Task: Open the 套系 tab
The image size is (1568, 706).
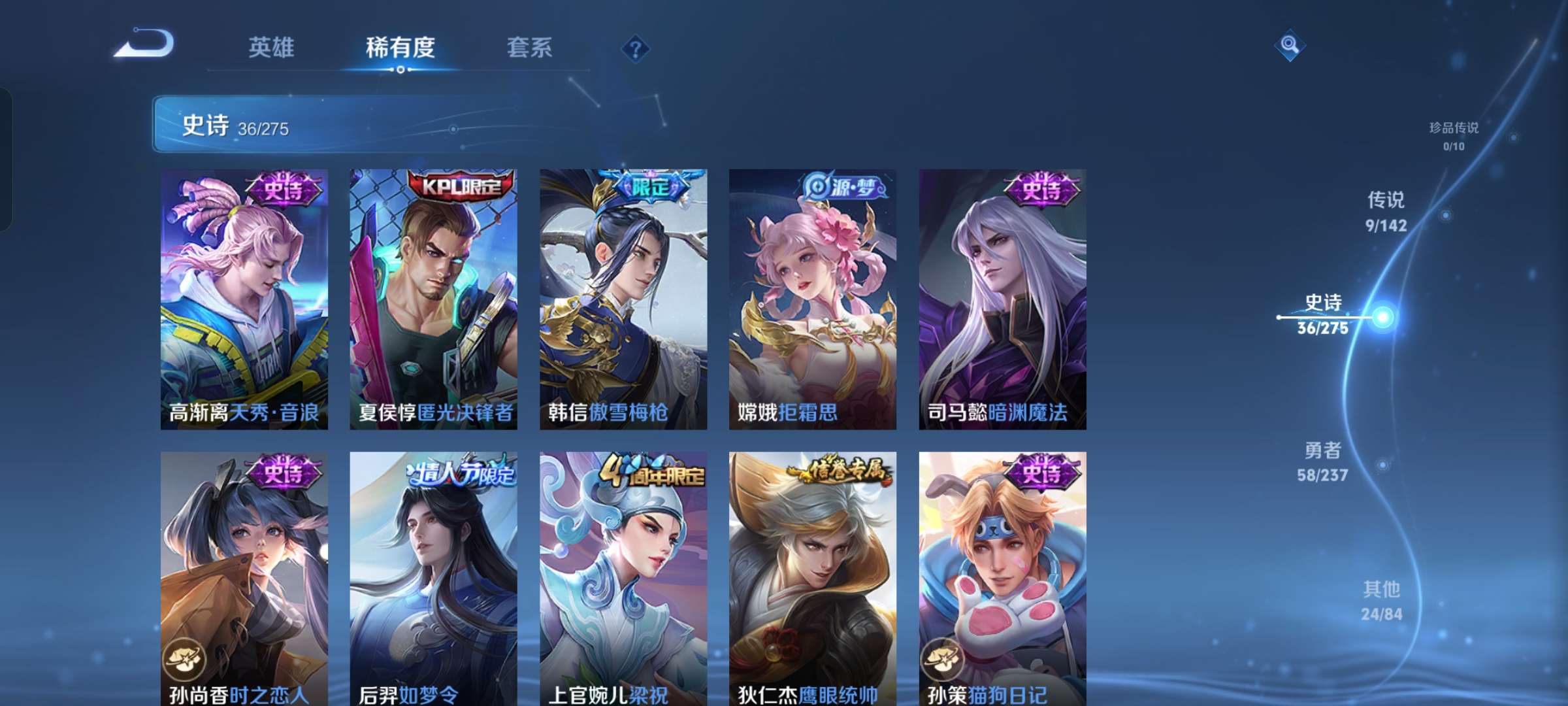Action: tap(529, 47)
